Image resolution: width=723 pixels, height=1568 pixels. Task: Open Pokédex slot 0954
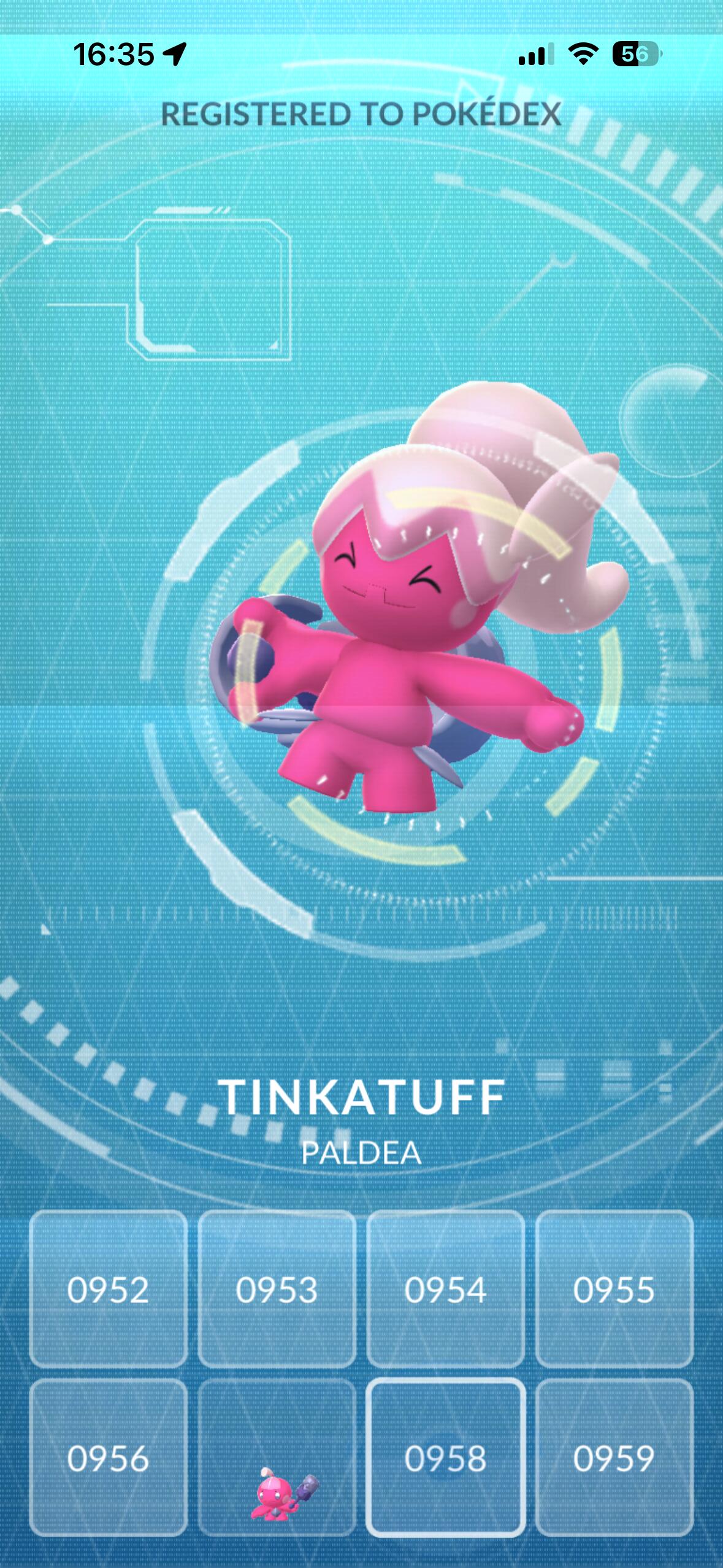[x=445, y=1289]
